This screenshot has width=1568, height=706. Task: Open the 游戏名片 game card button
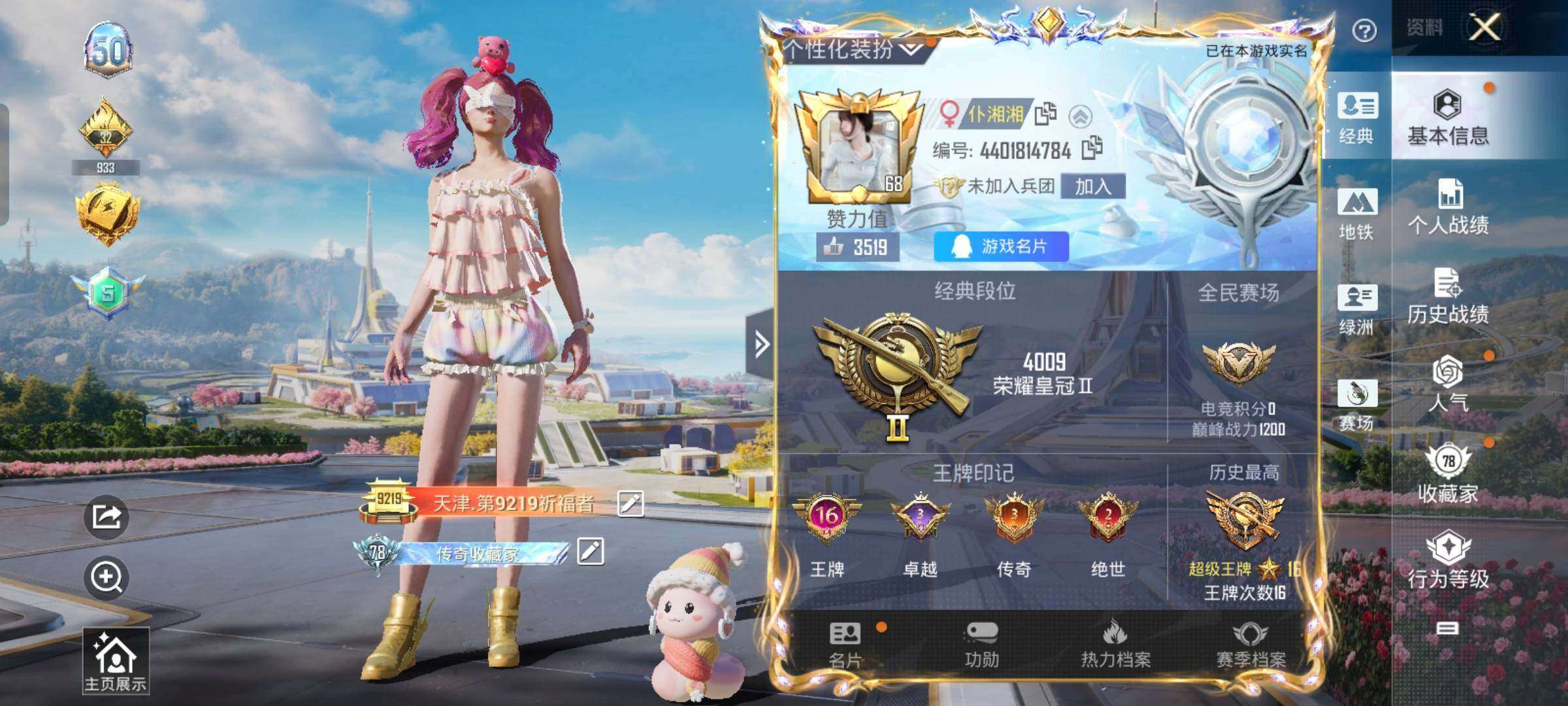[x=1001, y=246]
